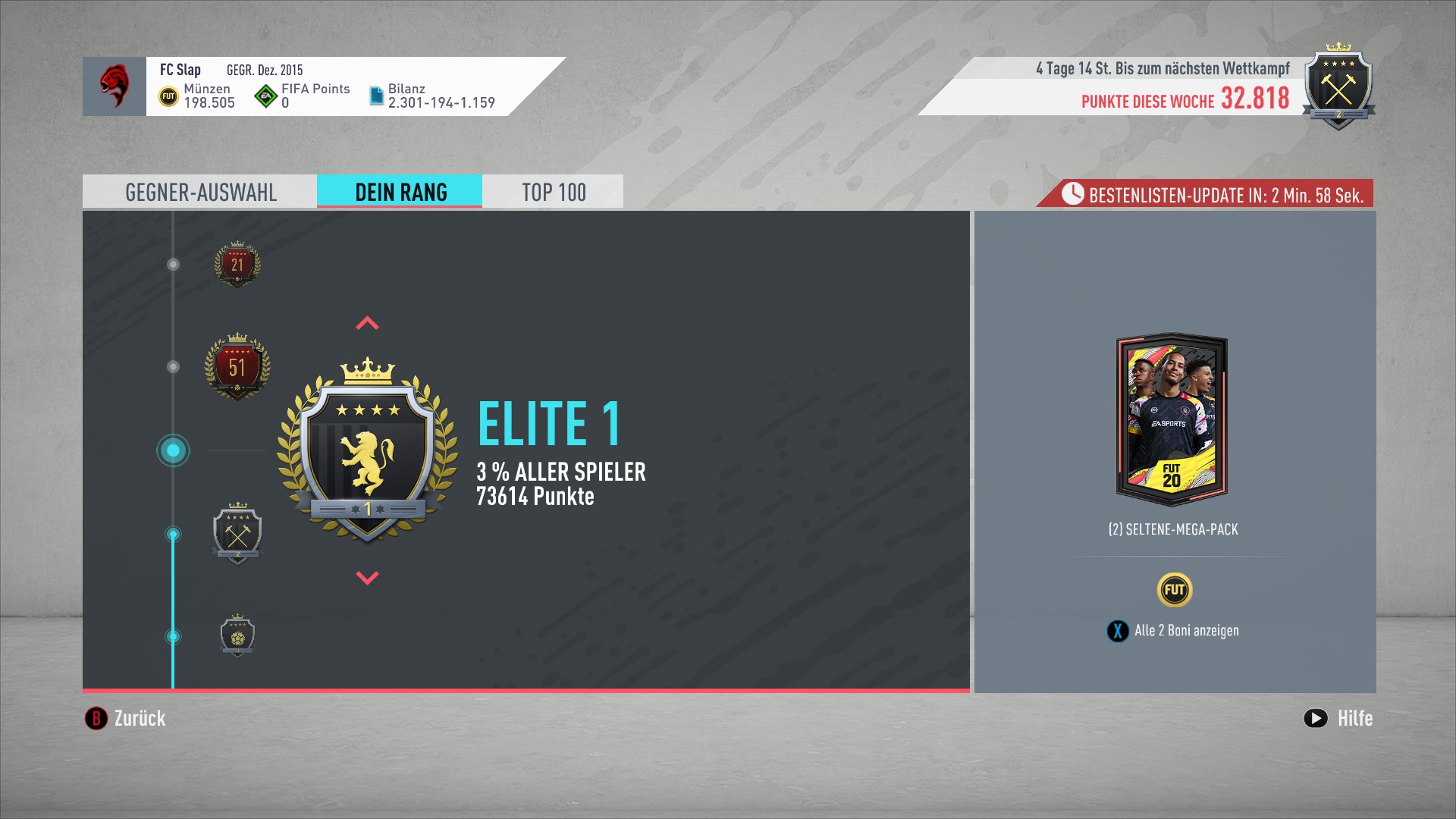Click the red down arrow below Elite 1
Image resolution: width=1456 pixels, height=819 pixels.
click(x=367, y=578)
